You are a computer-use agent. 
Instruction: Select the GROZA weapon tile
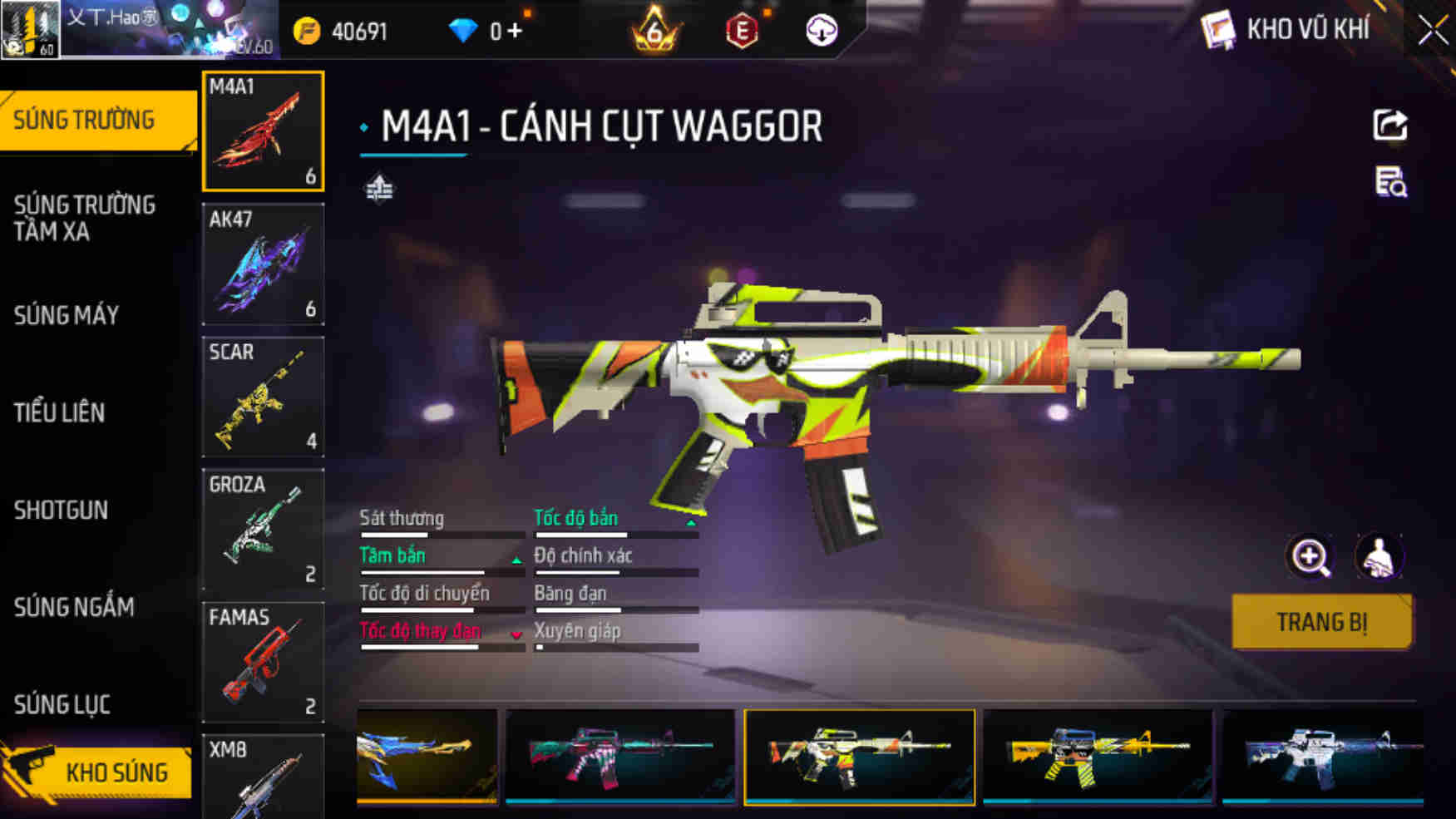[x=263, y=529]
